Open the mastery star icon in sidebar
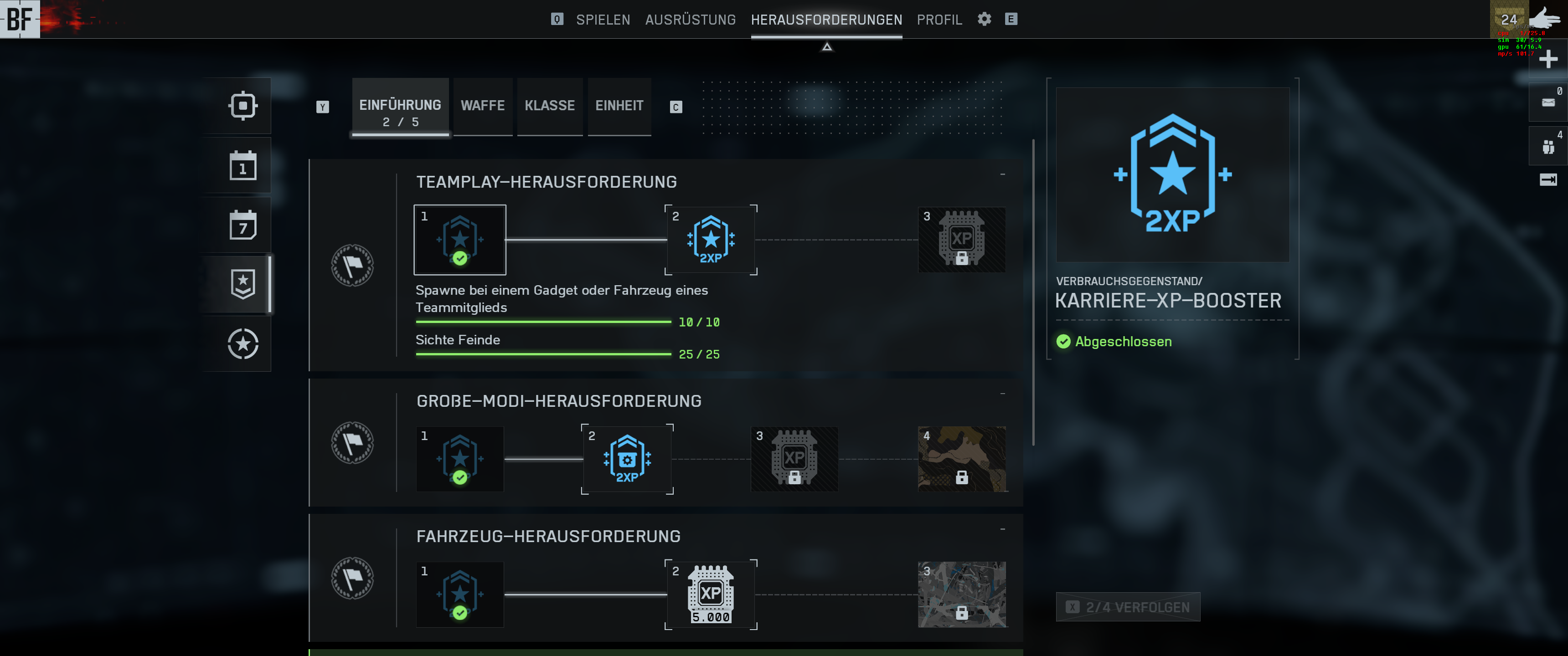Screen dimensions: 1568x656 243,345
